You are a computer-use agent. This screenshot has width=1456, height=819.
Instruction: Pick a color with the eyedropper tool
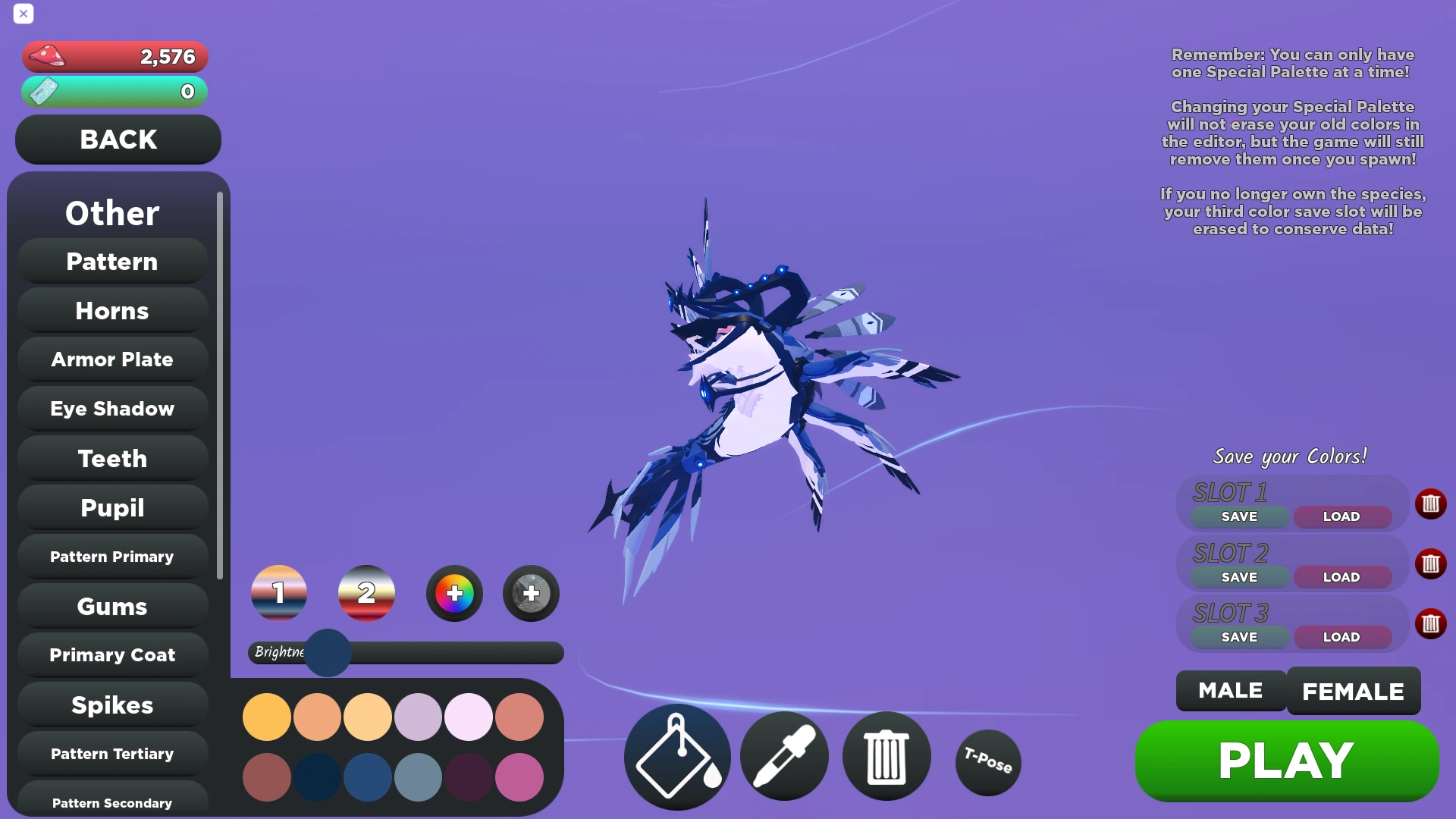tap(784, 756)
